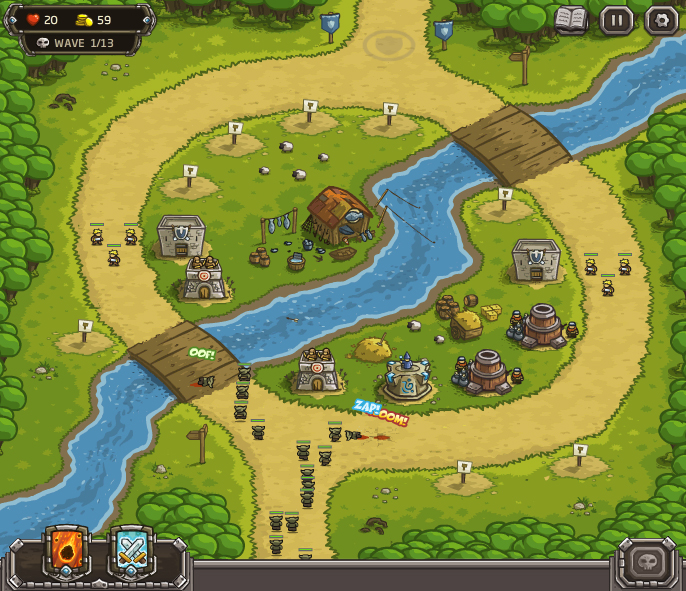
Task: Open the gear options menu
Action: [661, 20]
